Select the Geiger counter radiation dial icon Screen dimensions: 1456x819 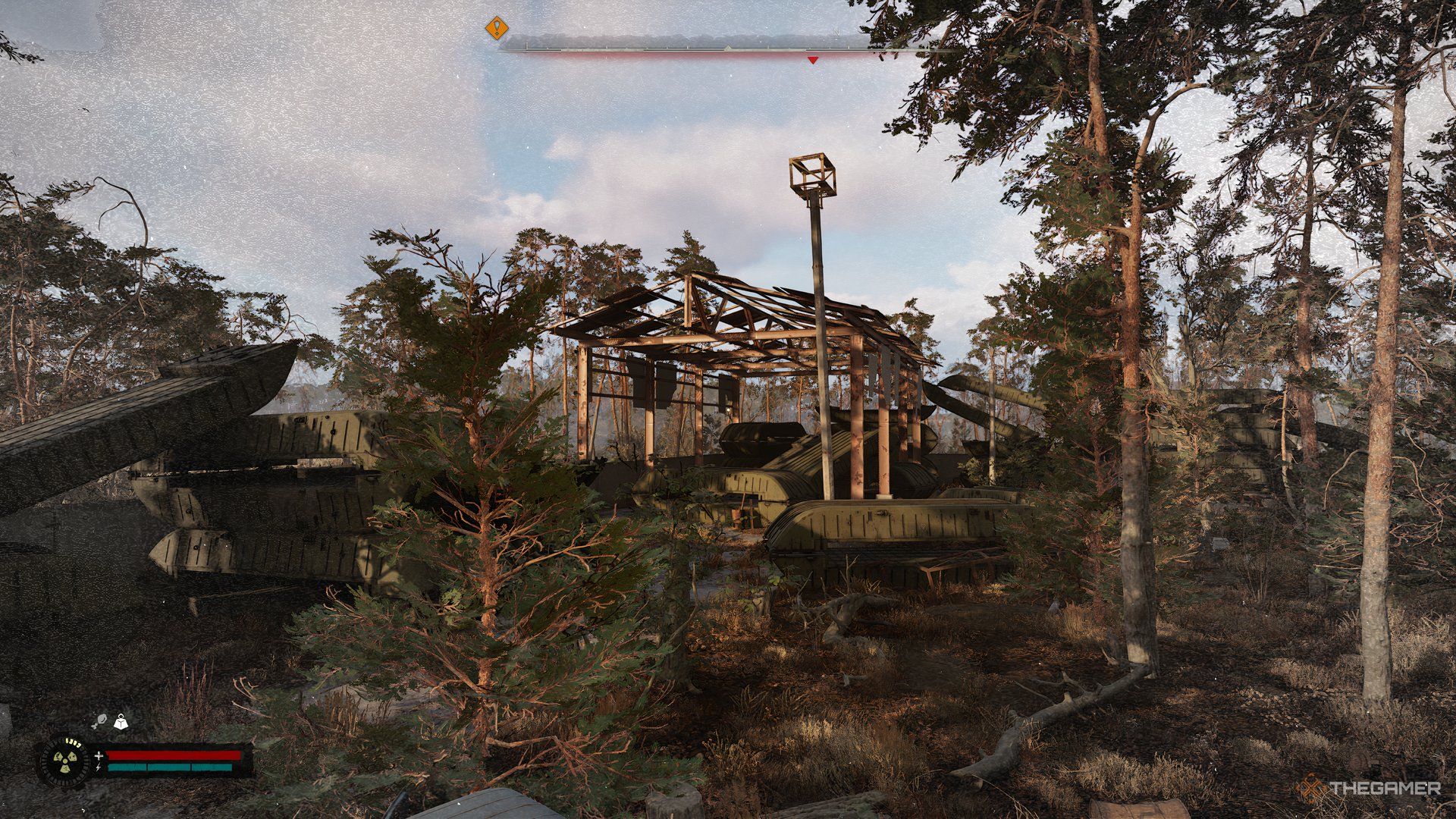click(66, 762)
